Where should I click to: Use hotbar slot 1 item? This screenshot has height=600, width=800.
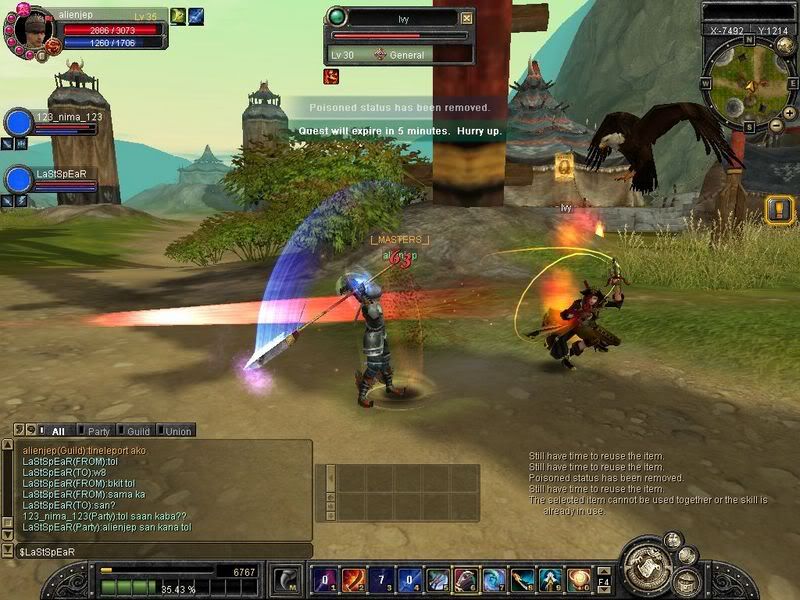pyautogui.click(x=324, y=580)
